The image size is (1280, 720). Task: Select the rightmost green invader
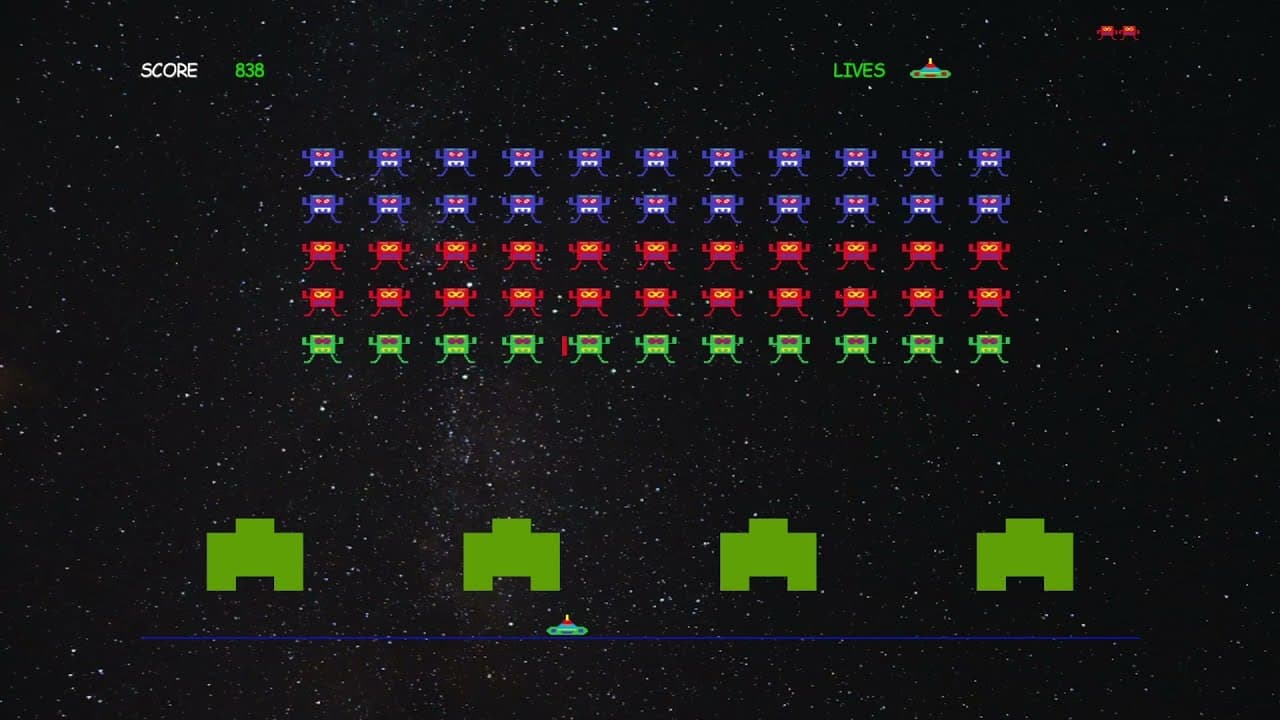click(x=990, y=345)
